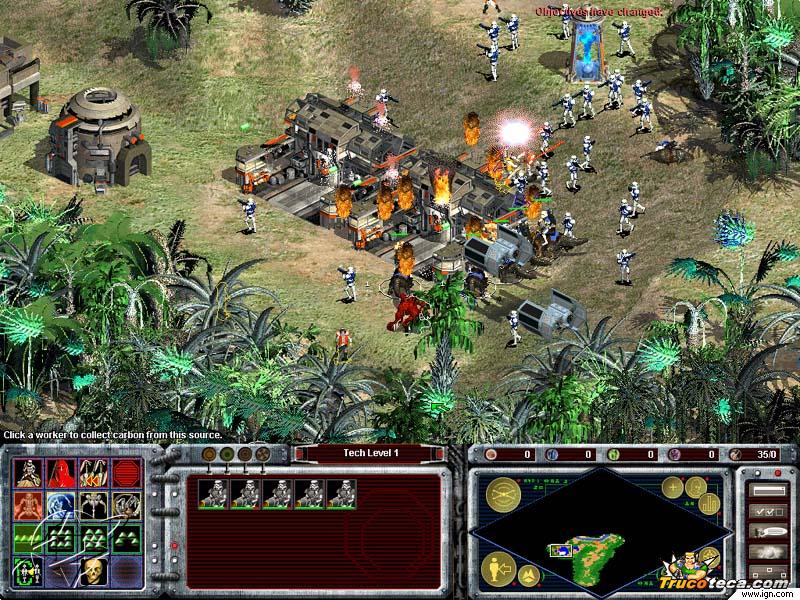The image size is (800, 600).
Task: Select the blue hooded figure command icon
Action: pos(61,504)
